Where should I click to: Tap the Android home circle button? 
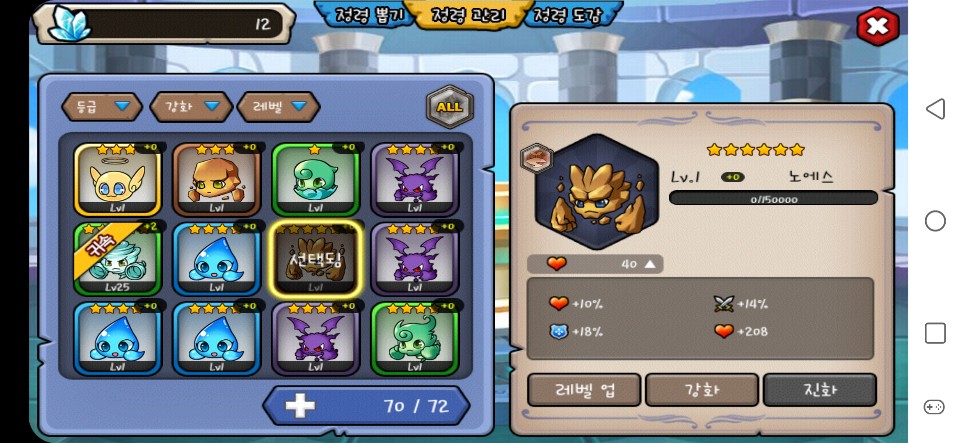click(x=935, y=221)
